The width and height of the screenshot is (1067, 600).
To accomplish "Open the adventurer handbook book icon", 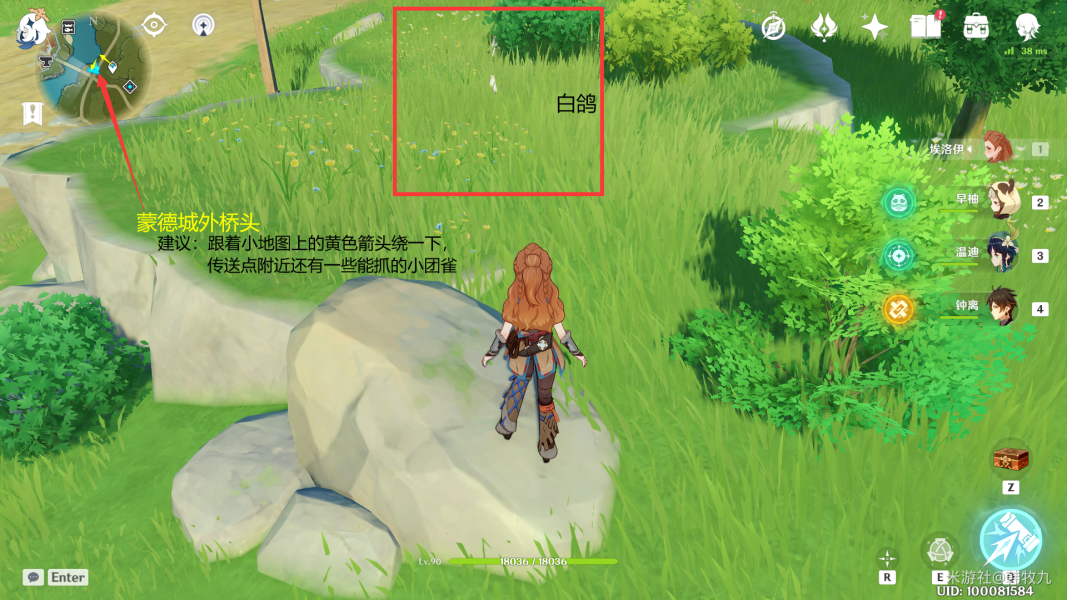I will pyautogui.click(x=926, y=27).
